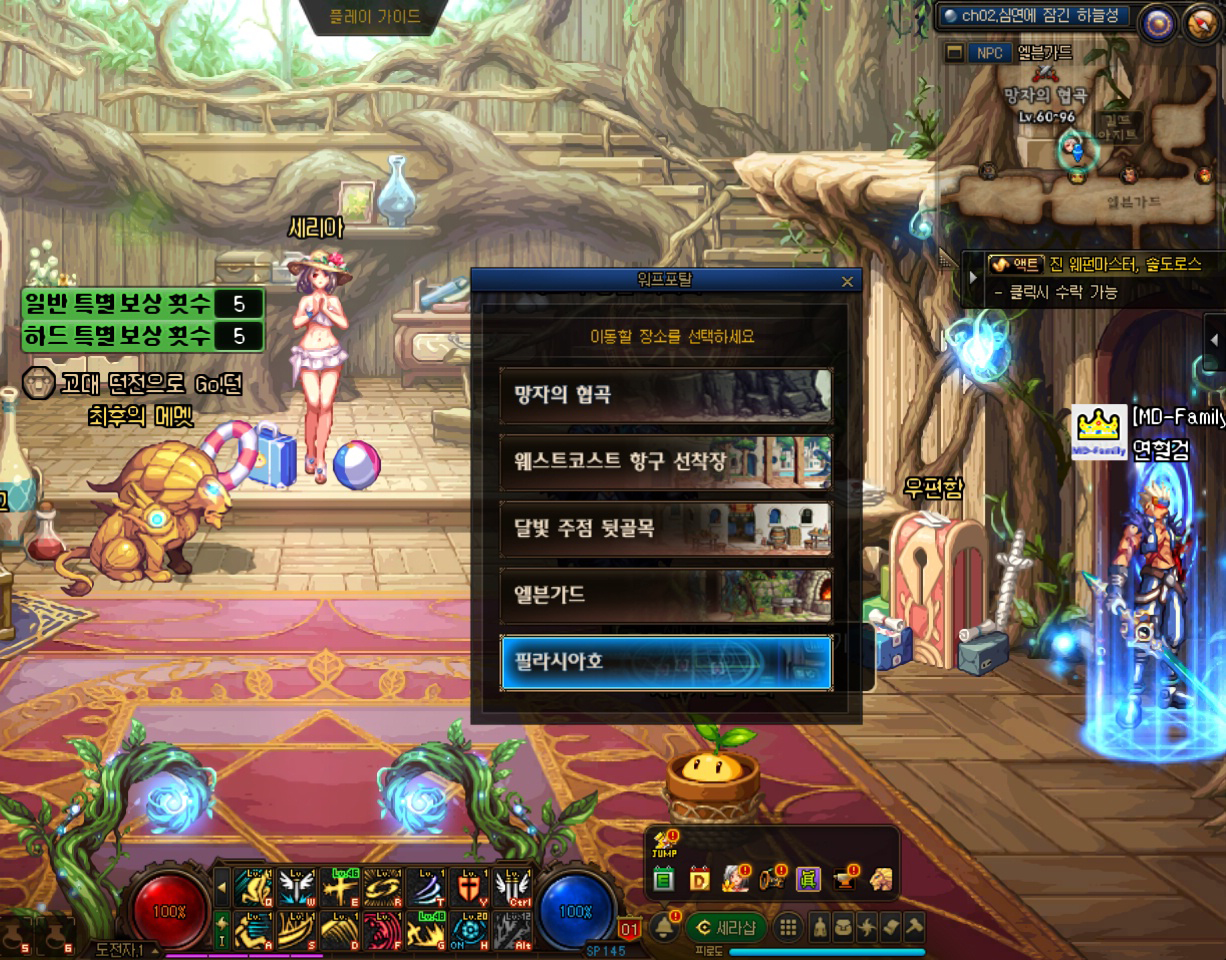
Task: Toggle the NPC minimap filter
Action: pyautogui.click(x=987, y=52)
